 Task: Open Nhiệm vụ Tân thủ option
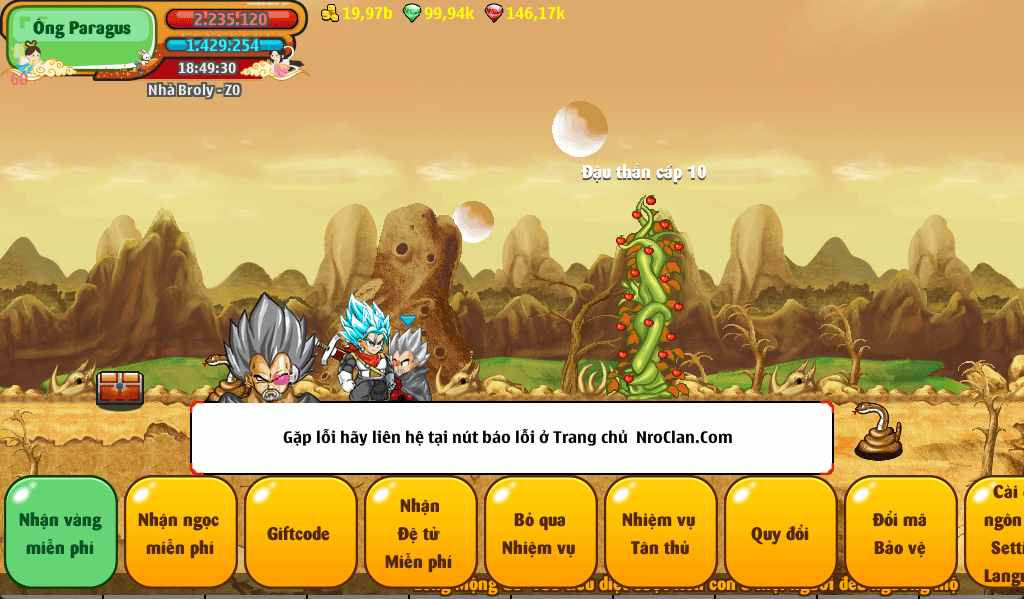(x=660, y=533)
